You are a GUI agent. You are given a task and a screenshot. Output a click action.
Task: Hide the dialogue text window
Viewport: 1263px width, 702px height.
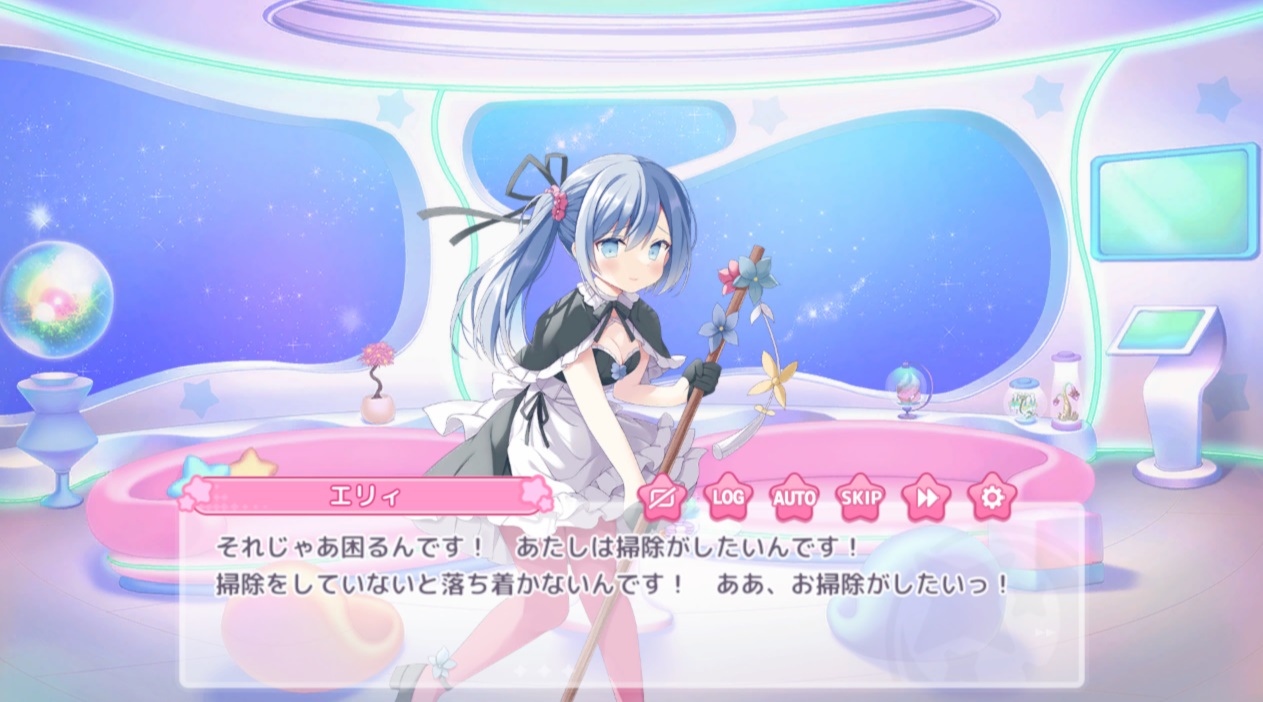663,497
